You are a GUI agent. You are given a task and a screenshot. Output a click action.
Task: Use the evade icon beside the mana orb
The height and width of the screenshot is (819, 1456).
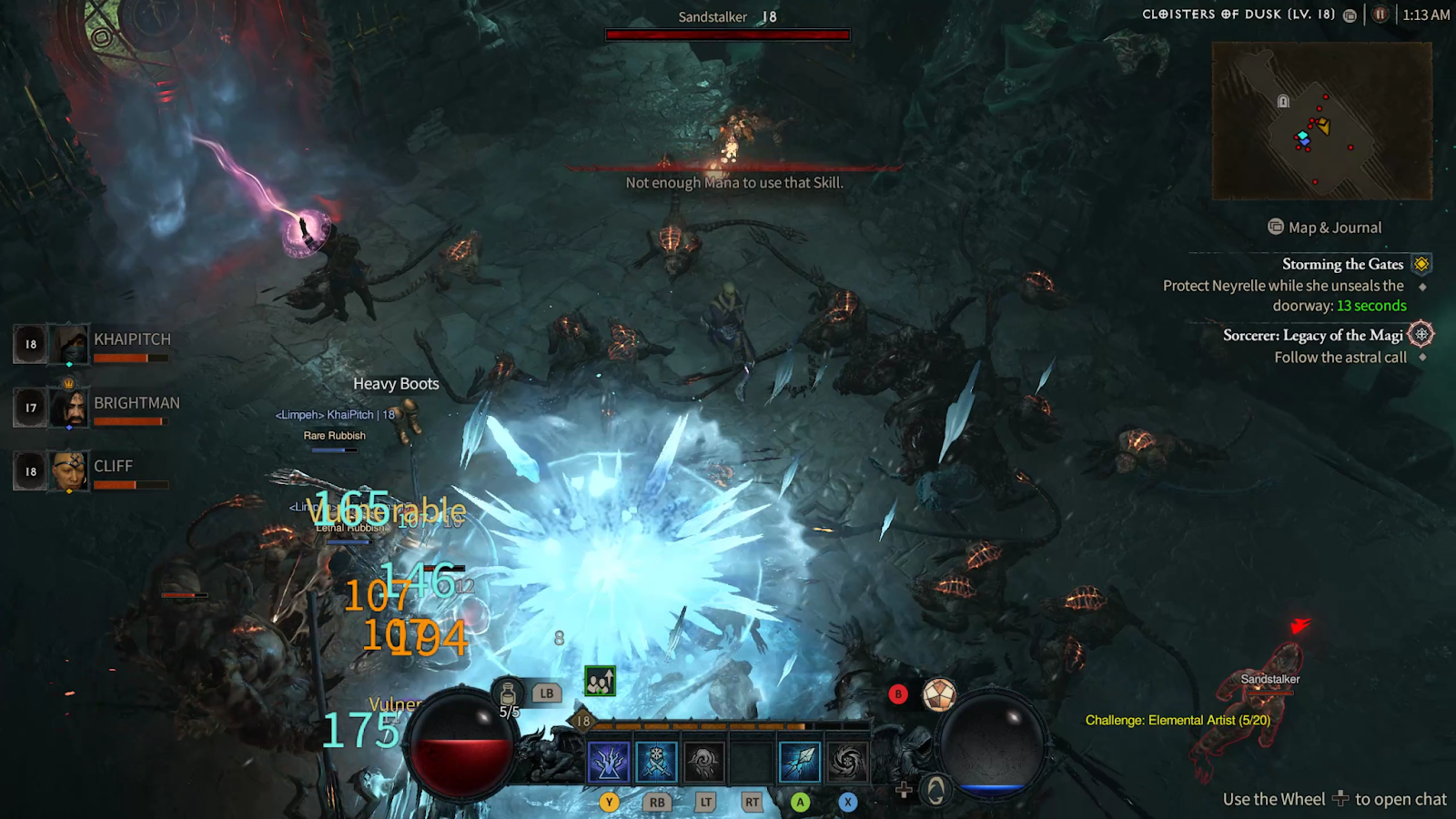(935, 790)
